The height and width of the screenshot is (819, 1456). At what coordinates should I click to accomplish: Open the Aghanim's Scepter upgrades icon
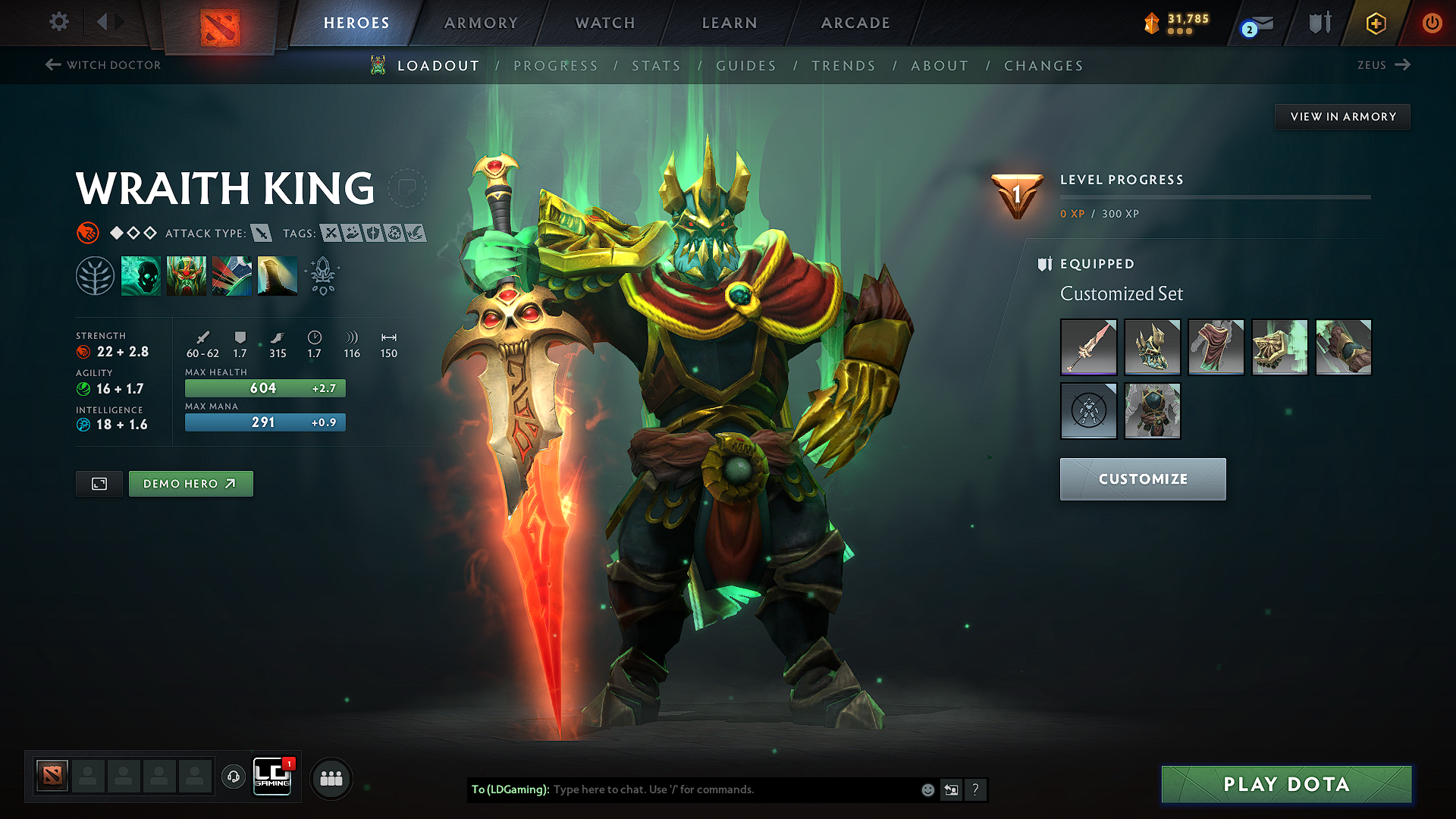pyautogui.click(x=323, y=275)
